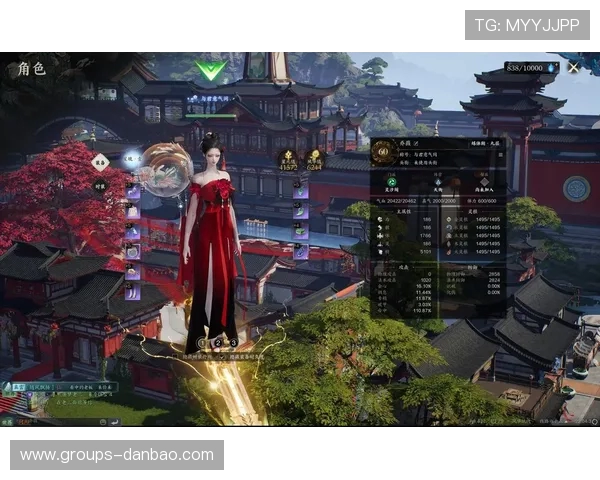600x480 pixels.
Task: Select the 装备 equipment tab
Action: (x=101, y=162)
